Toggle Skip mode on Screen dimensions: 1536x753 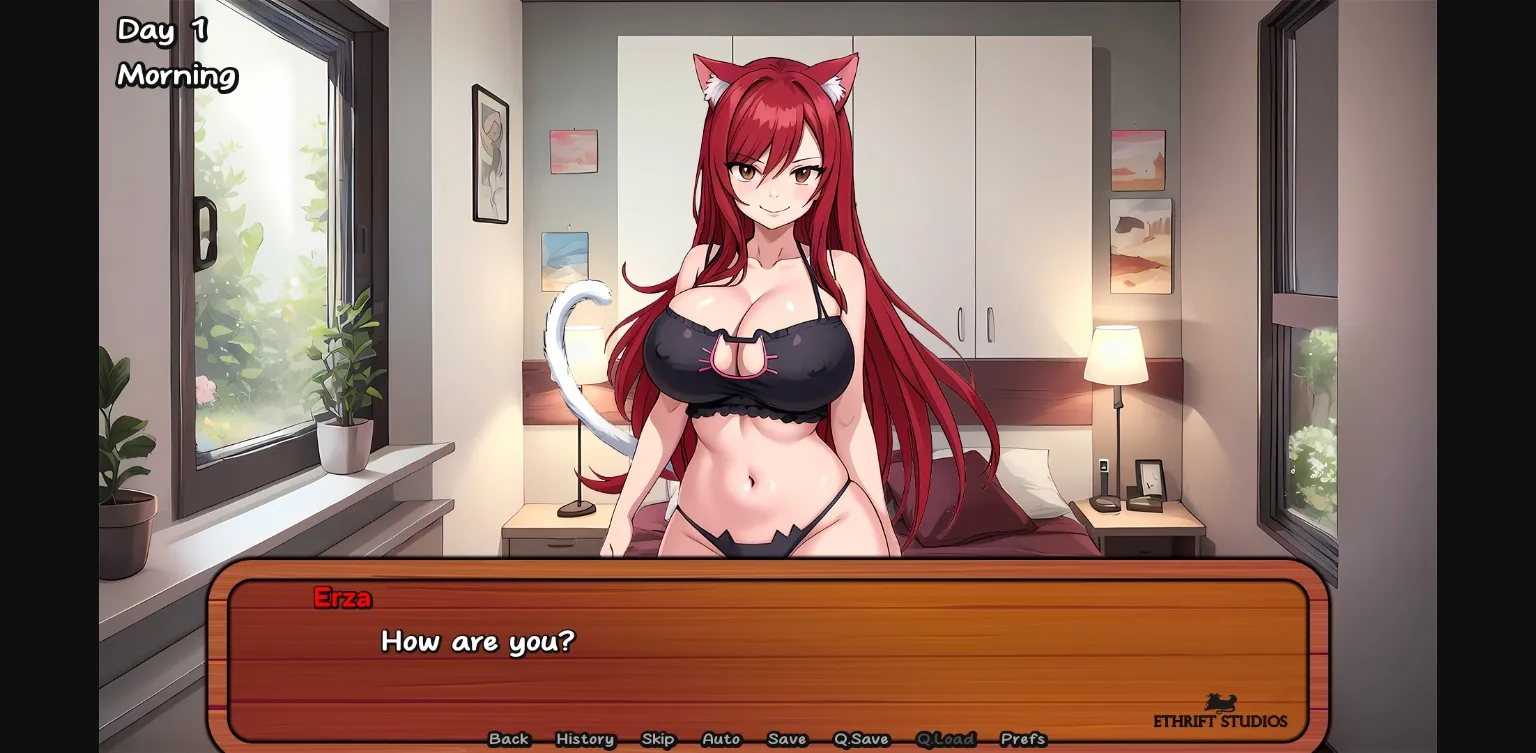[658, 739]
